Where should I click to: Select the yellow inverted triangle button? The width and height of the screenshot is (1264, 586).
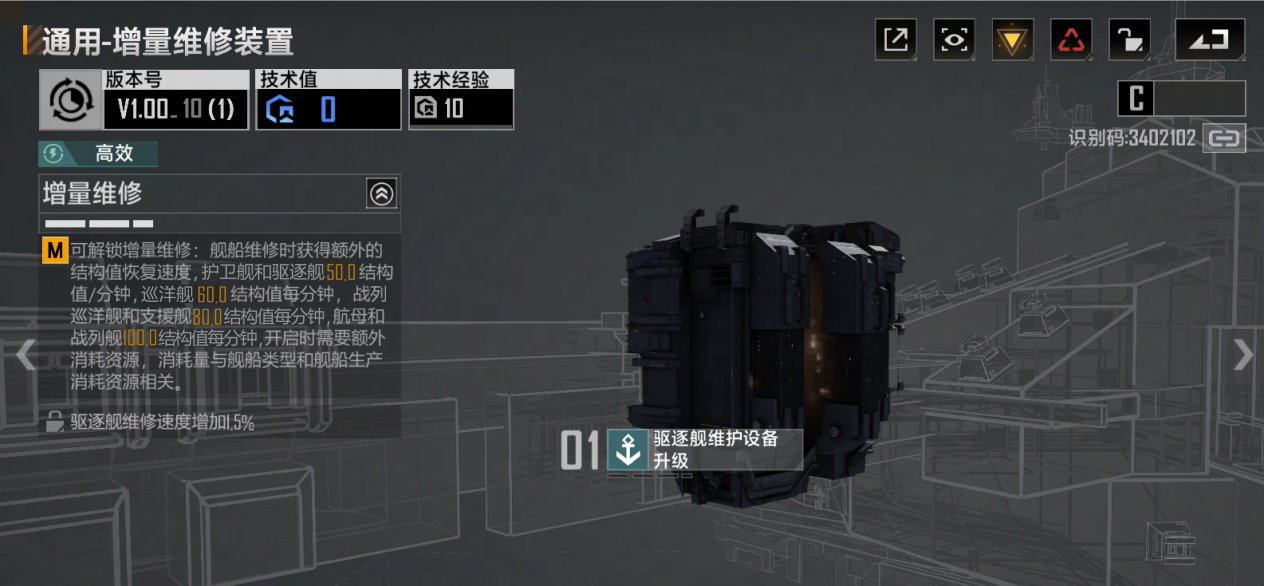click(1012, 40)
